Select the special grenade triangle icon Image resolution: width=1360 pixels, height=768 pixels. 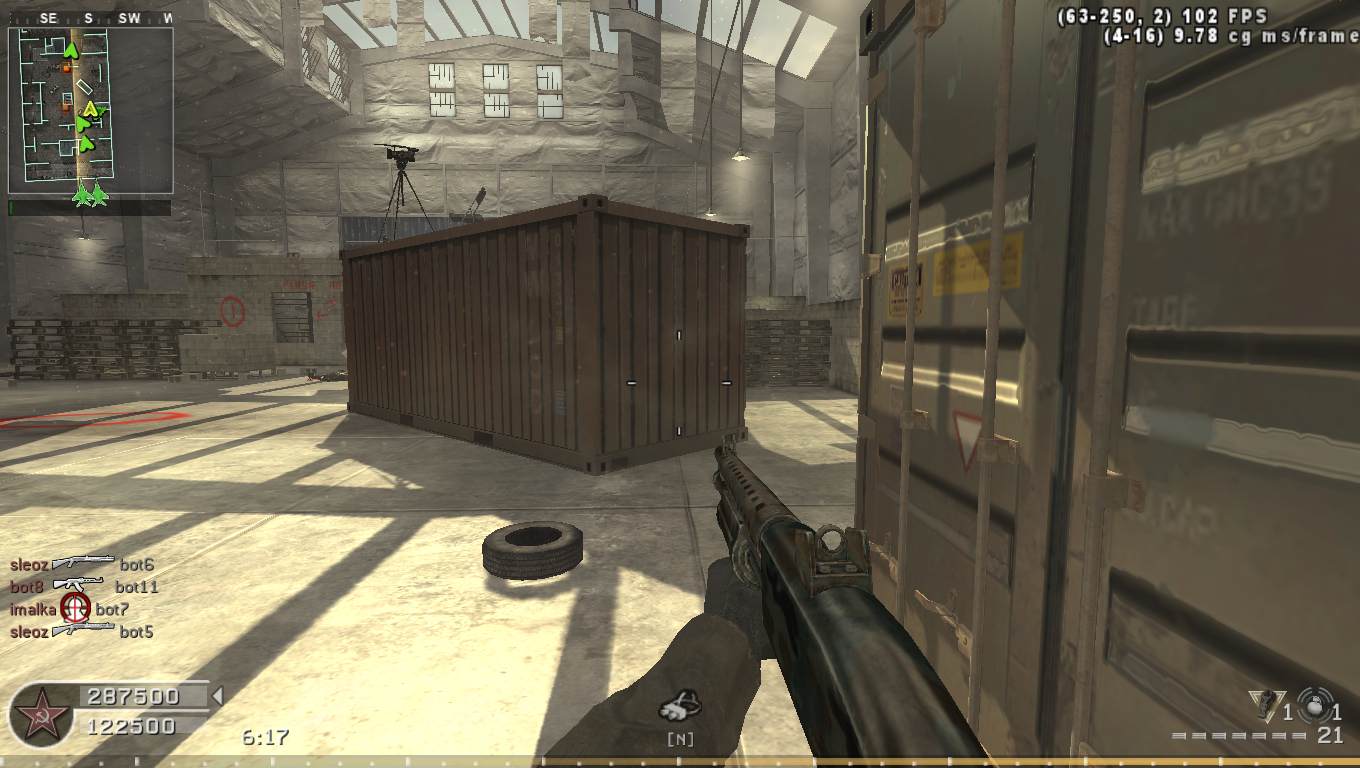pyautogui.click(x=1266, y=705)
